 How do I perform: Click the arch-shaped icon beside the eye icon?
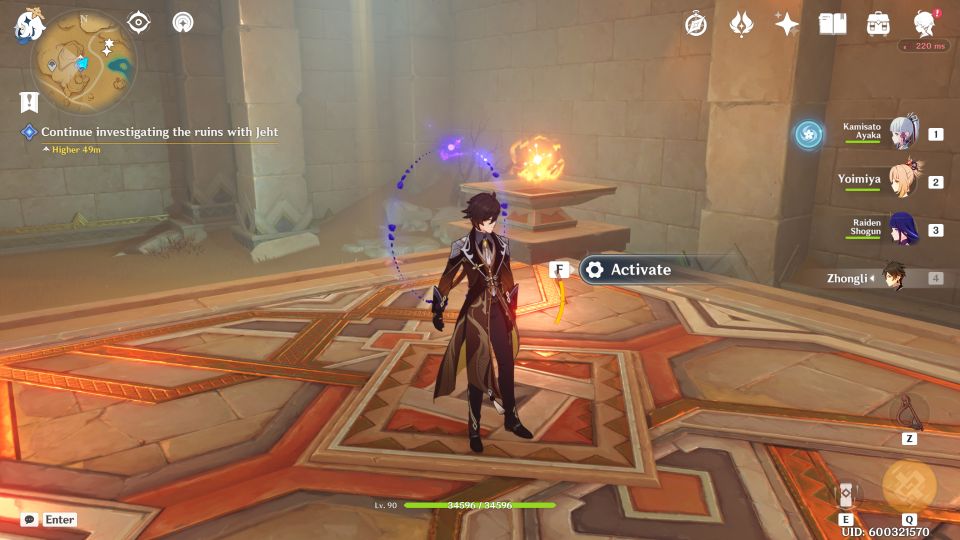tap(183, 22)
